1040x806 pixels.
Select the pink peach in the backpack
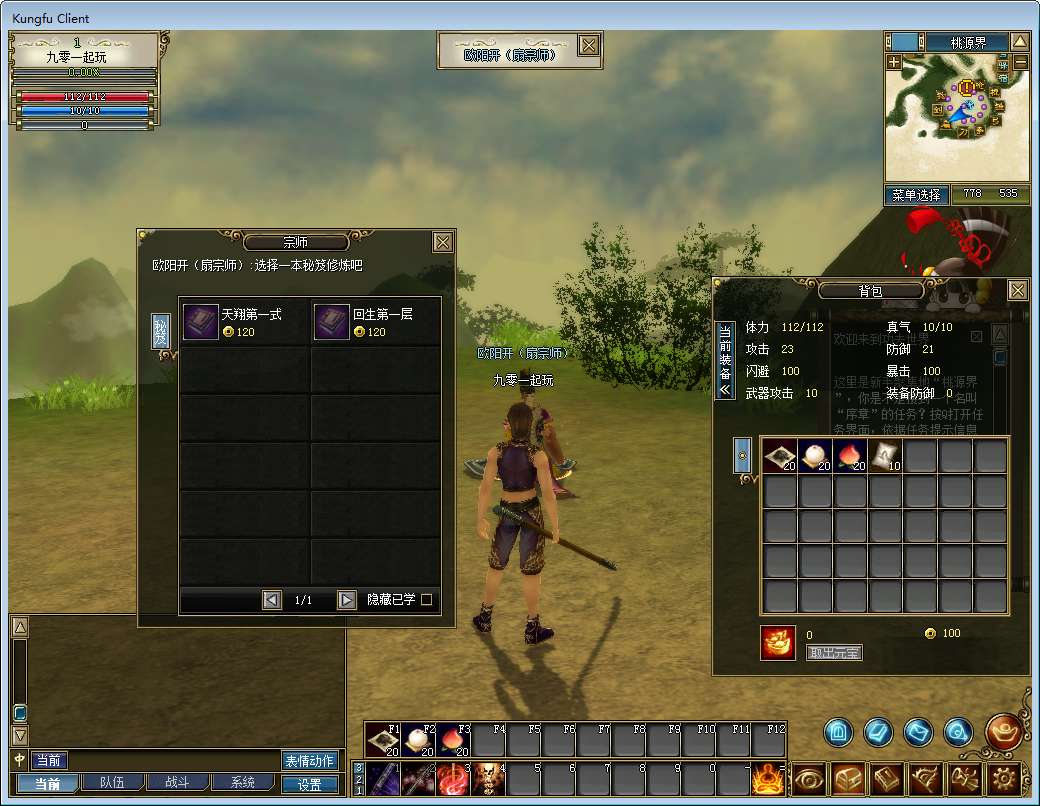tap(851, 456)
